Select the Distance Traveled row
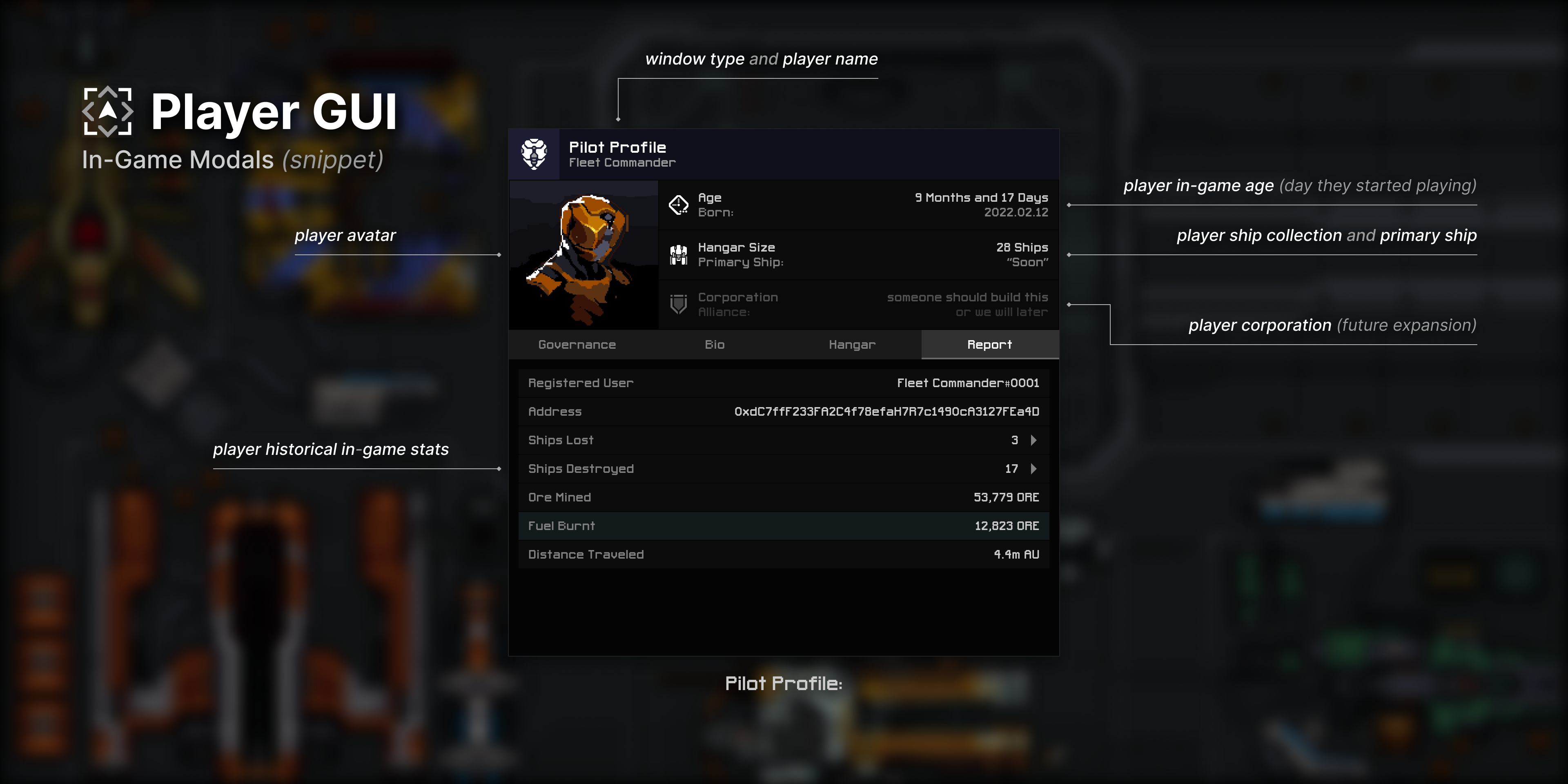The width and height of the screenshot is (1568, 784). click(x=782, y=554)
